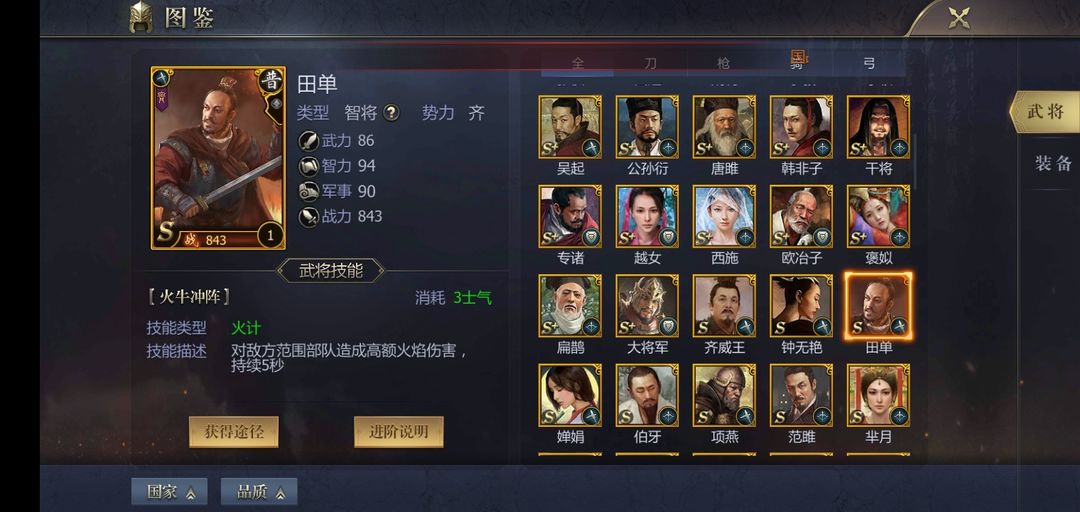Image resolution: width=1080 pixels, height=512 pixels.
Task: Open the 品质 filter dropdown
Action: click(x=259, y=491)
